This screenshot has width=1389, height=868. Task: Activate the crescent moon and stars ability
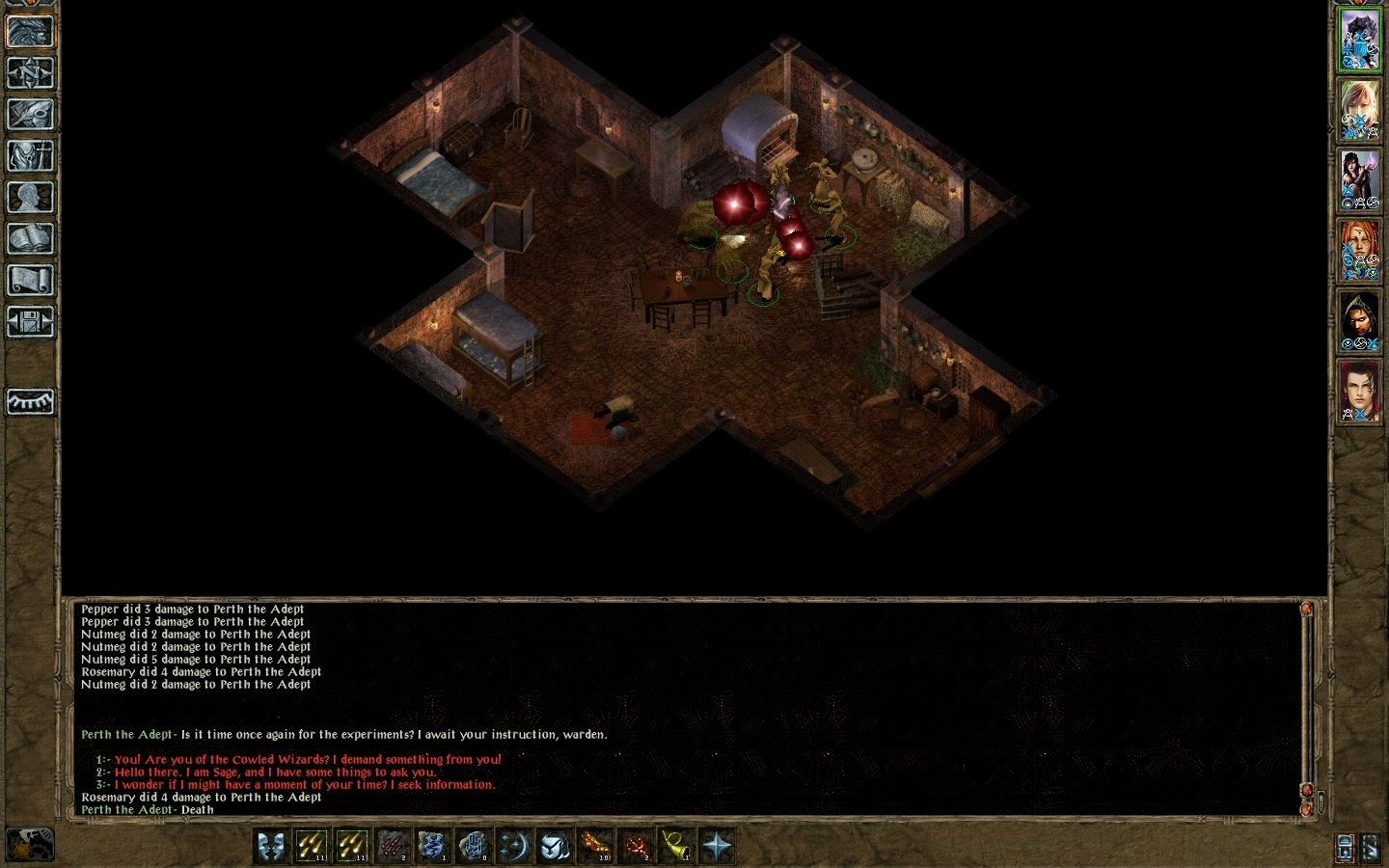[514, 846]
